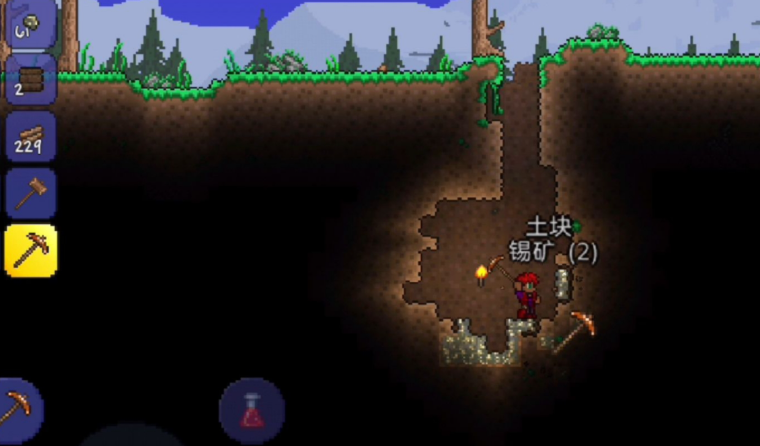This screenshot has width=760, height=446.
Task: Select the wooden hammer hotbar slot
Action: 31,193
